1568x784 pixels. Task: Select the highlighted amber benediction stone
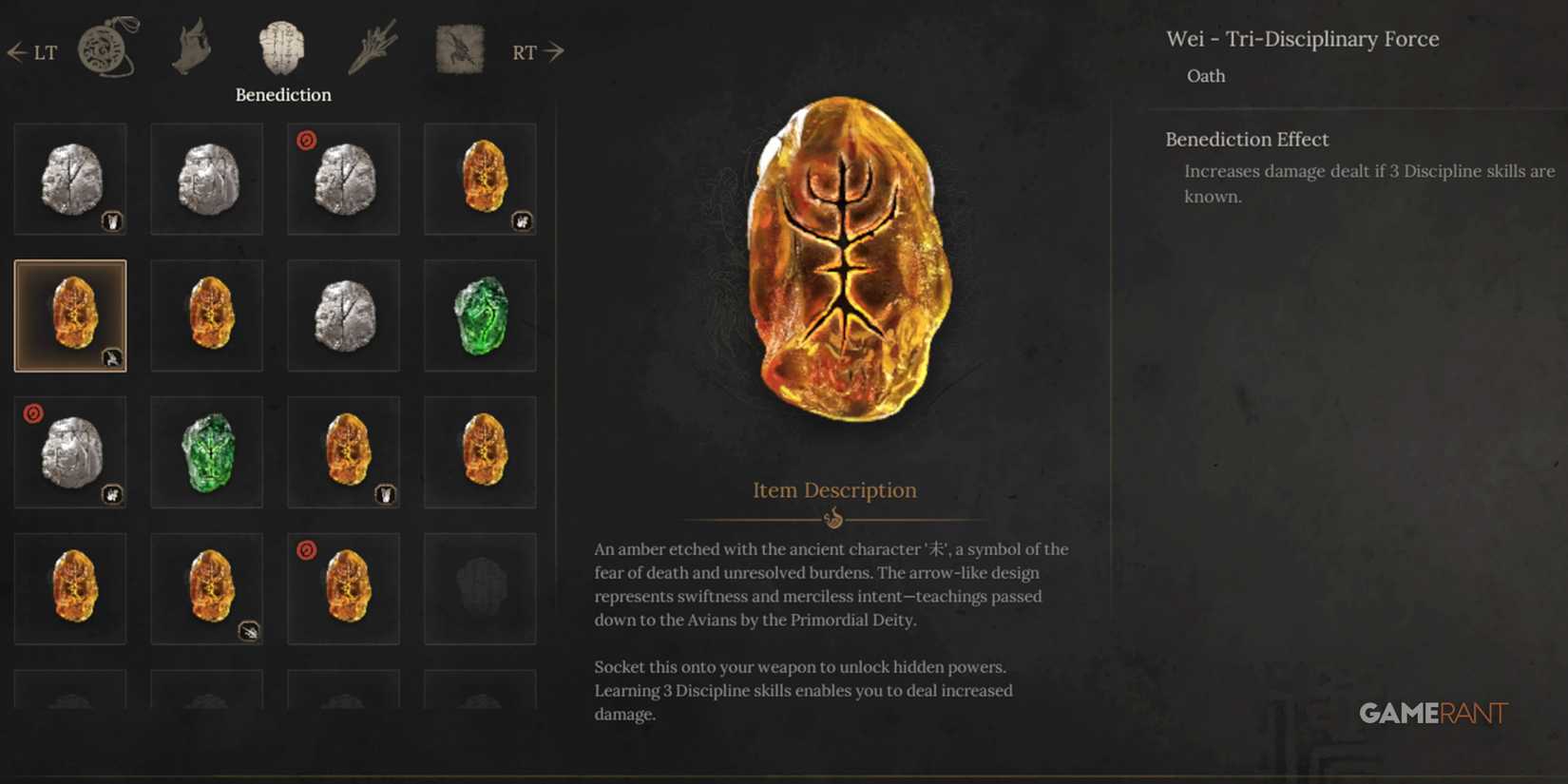pos(70,315)
